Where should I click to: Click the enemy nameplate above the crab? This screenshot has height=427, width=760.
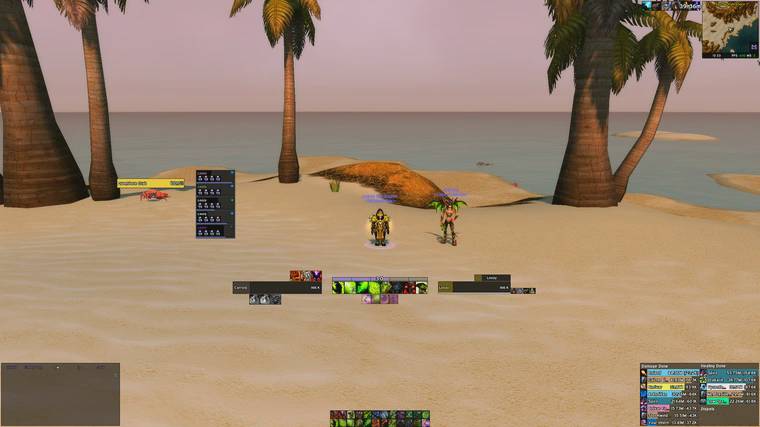click(x=151, y=184)
